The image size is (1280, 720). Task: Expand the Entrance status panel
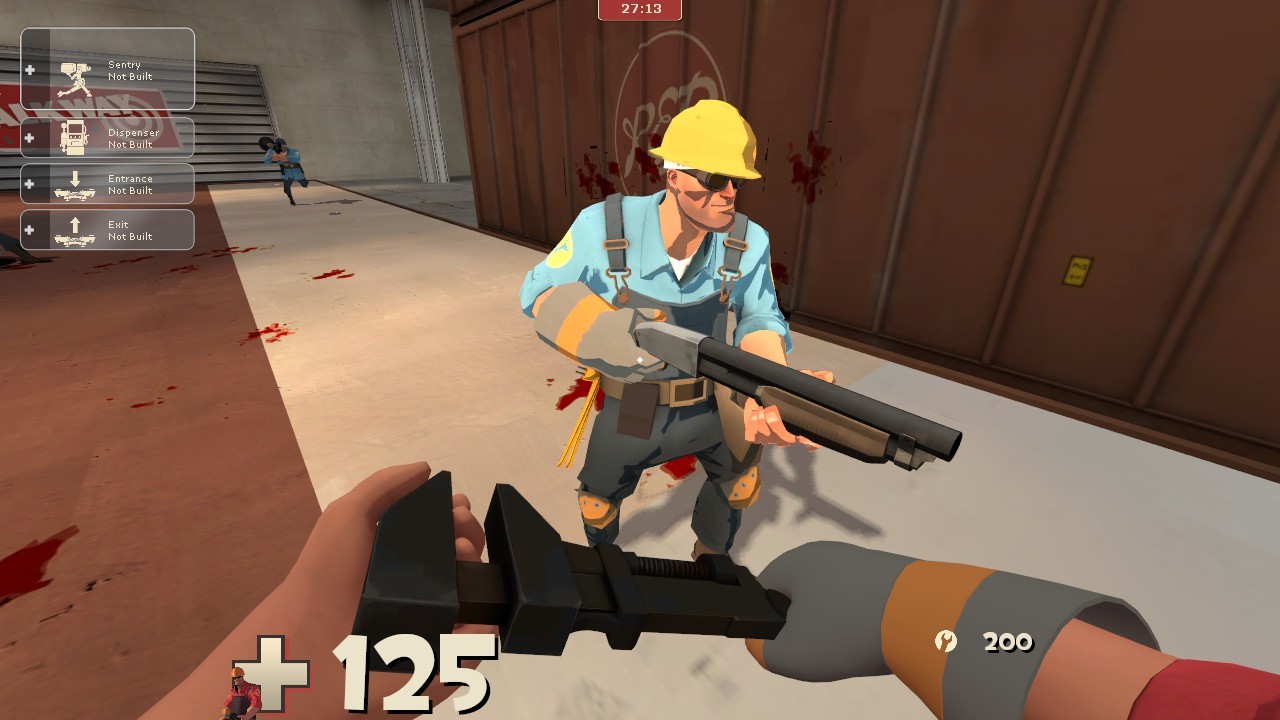click(x=107, y=183)
